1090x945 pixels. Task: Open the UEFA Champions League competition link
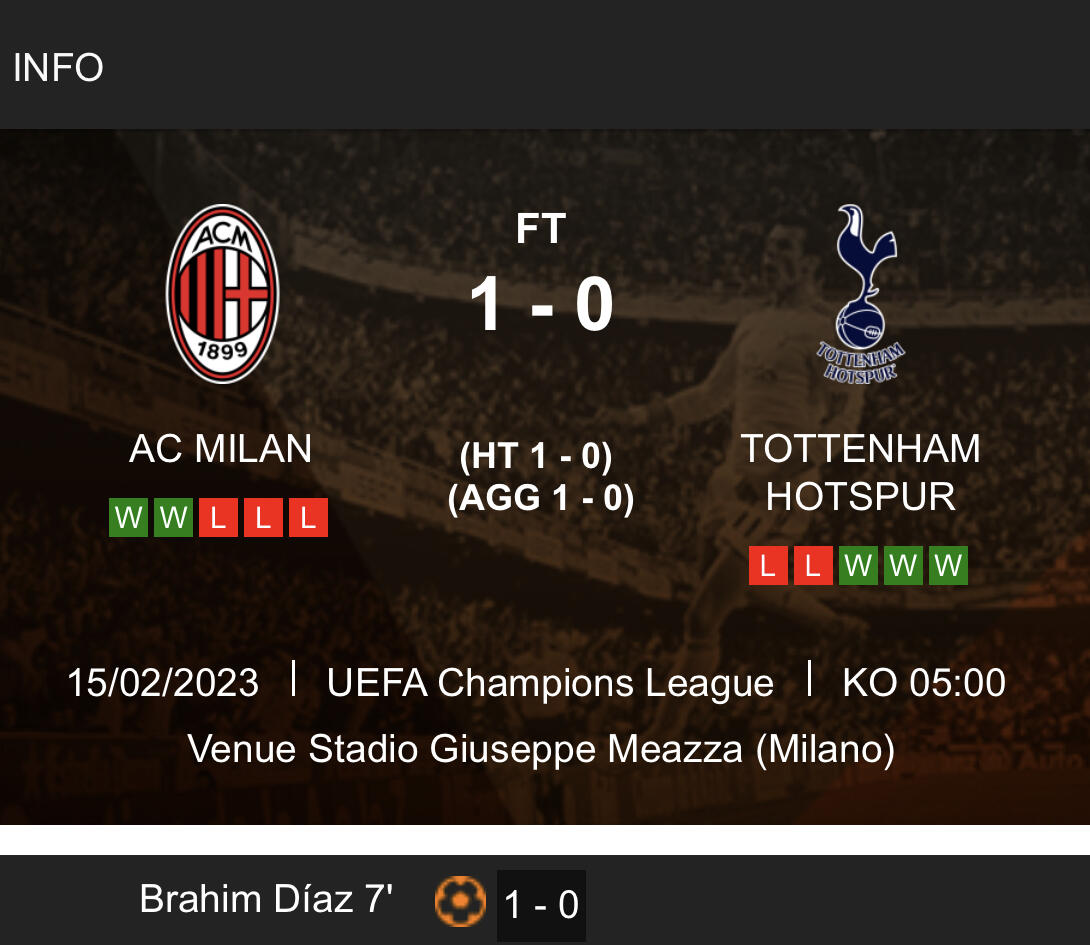click(550, 683)
